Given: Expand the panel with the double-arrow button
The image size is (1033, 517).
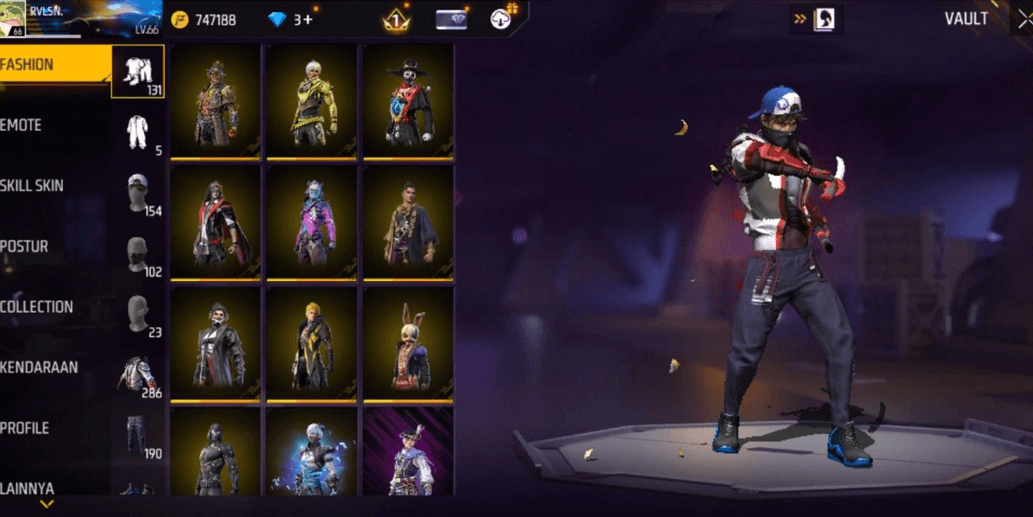Looking at the screenshot, I should (801, 19).
